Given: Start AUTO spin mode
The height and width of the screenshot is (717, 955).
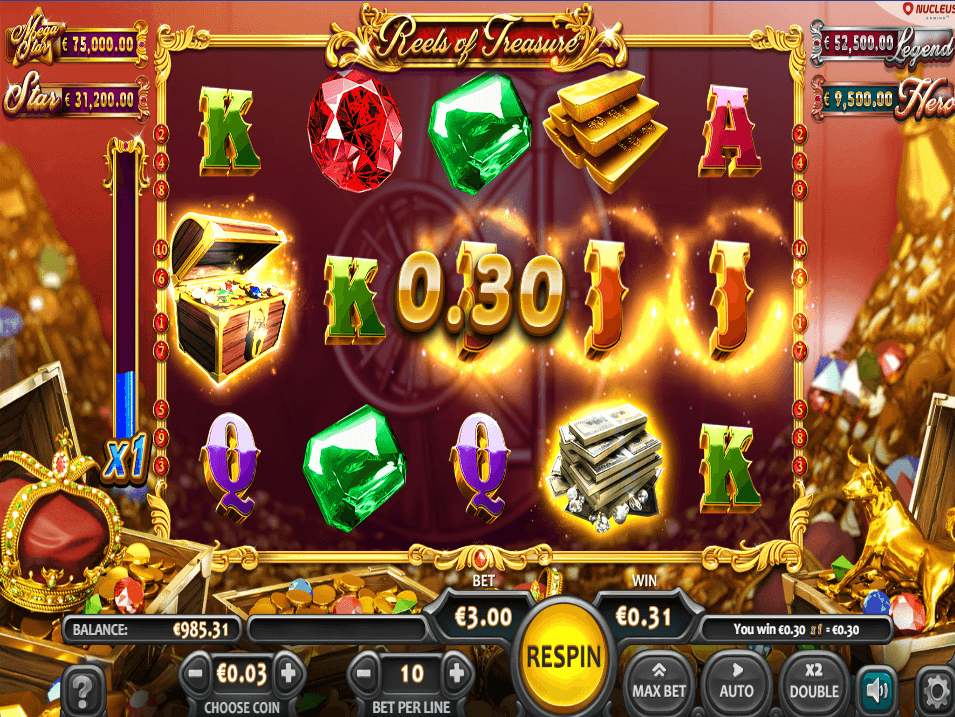Looking at the screenshot, I should point(736,679).
